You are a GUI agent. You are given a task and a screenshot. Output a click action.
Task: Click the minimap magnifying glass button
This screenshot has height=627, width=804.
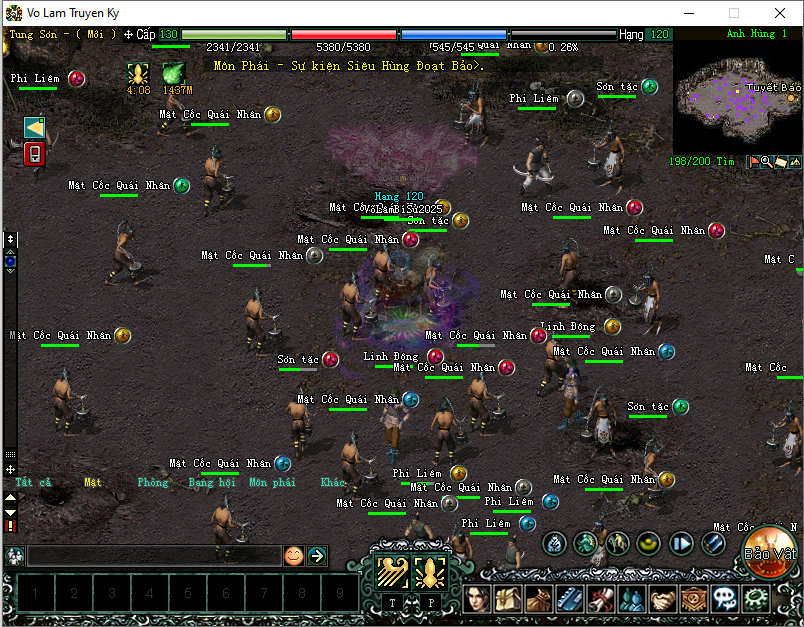point(767,161)
